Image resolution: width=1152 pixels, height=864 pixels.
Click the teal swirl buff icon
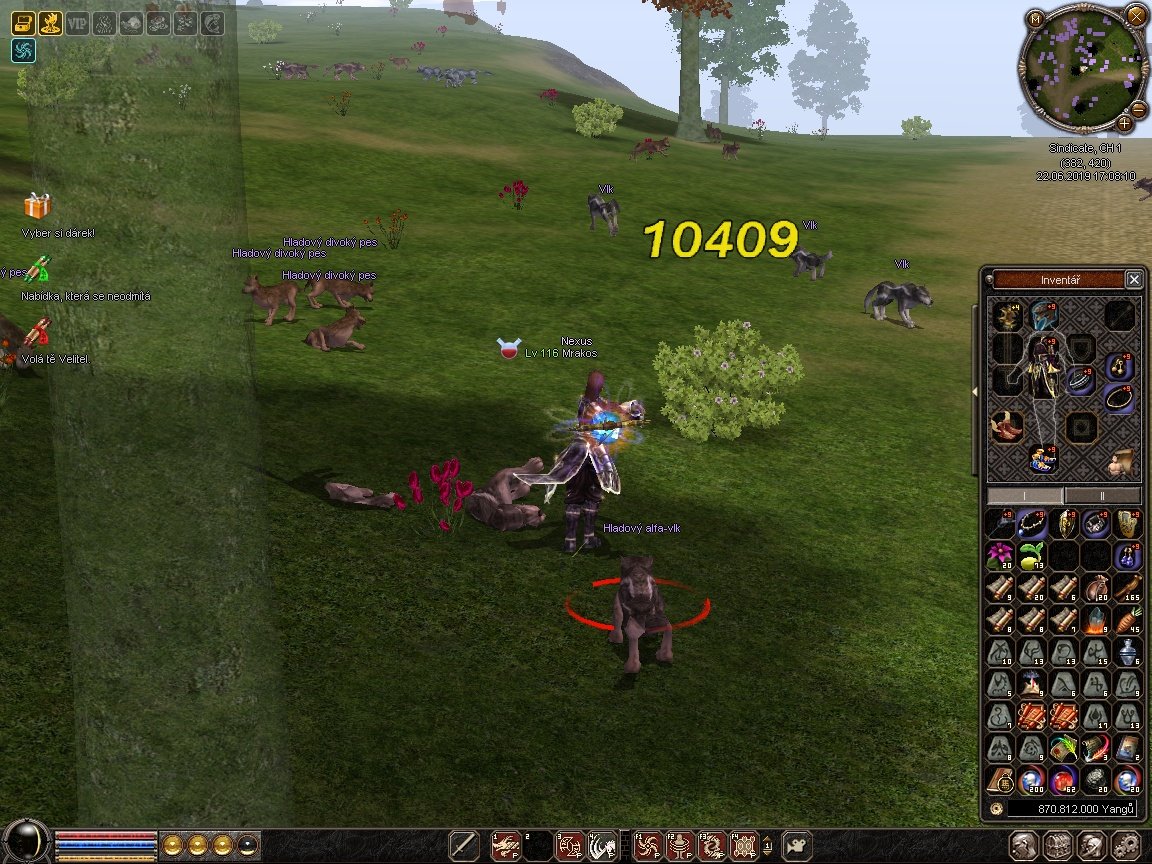point(24,50)
